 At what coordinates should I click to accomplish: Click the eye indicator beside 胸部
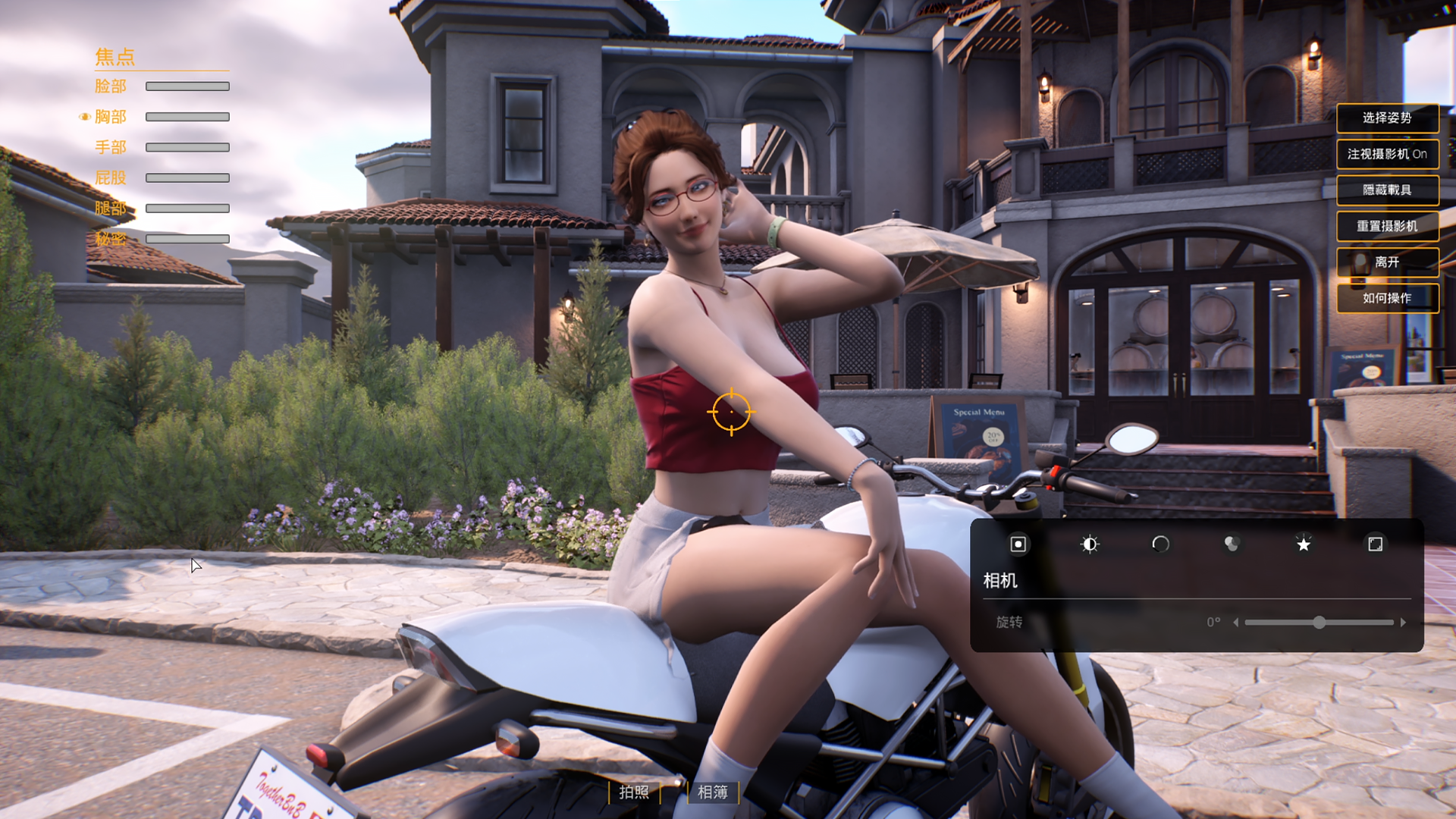[85, 117]
